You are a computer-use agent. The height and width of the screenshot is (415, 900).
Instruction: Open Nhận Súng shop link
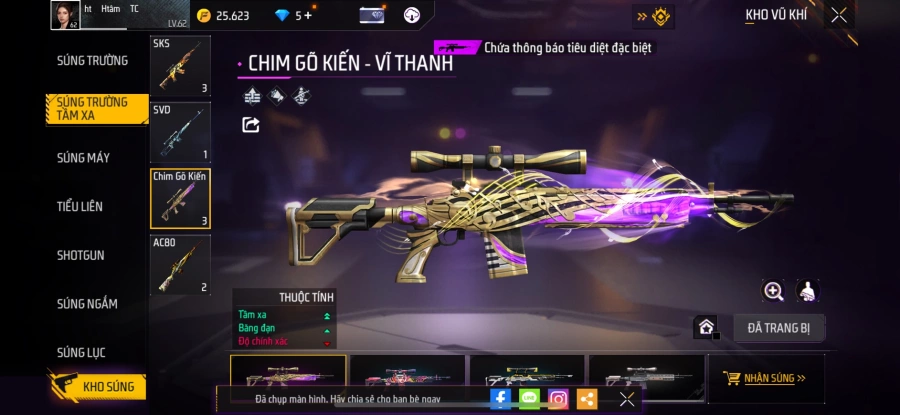(766, 378)
